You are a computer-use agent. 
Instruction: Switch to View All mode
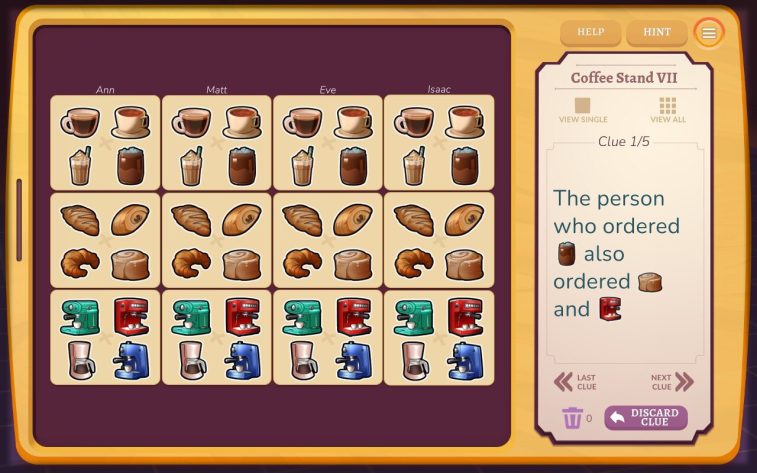[x=668, y=109]
